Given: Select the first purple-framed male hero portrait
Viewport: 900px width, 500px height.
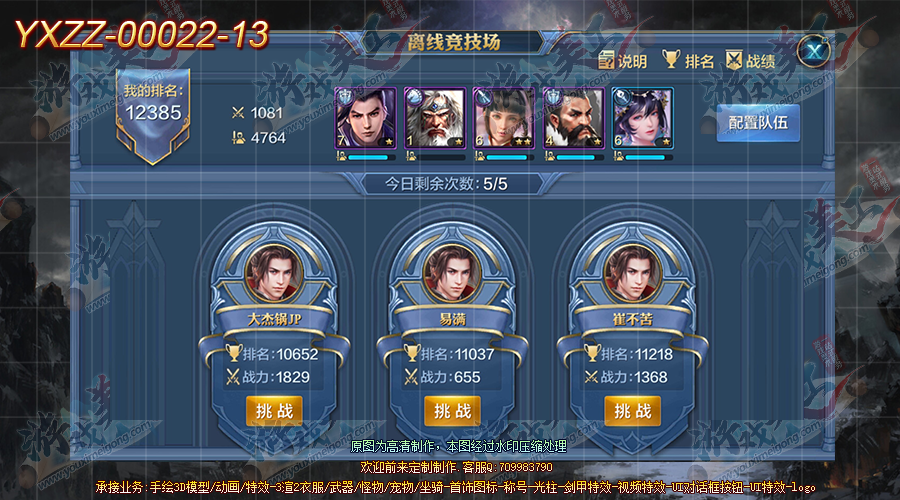Looking at the screenshot, I should click(365, 119).
